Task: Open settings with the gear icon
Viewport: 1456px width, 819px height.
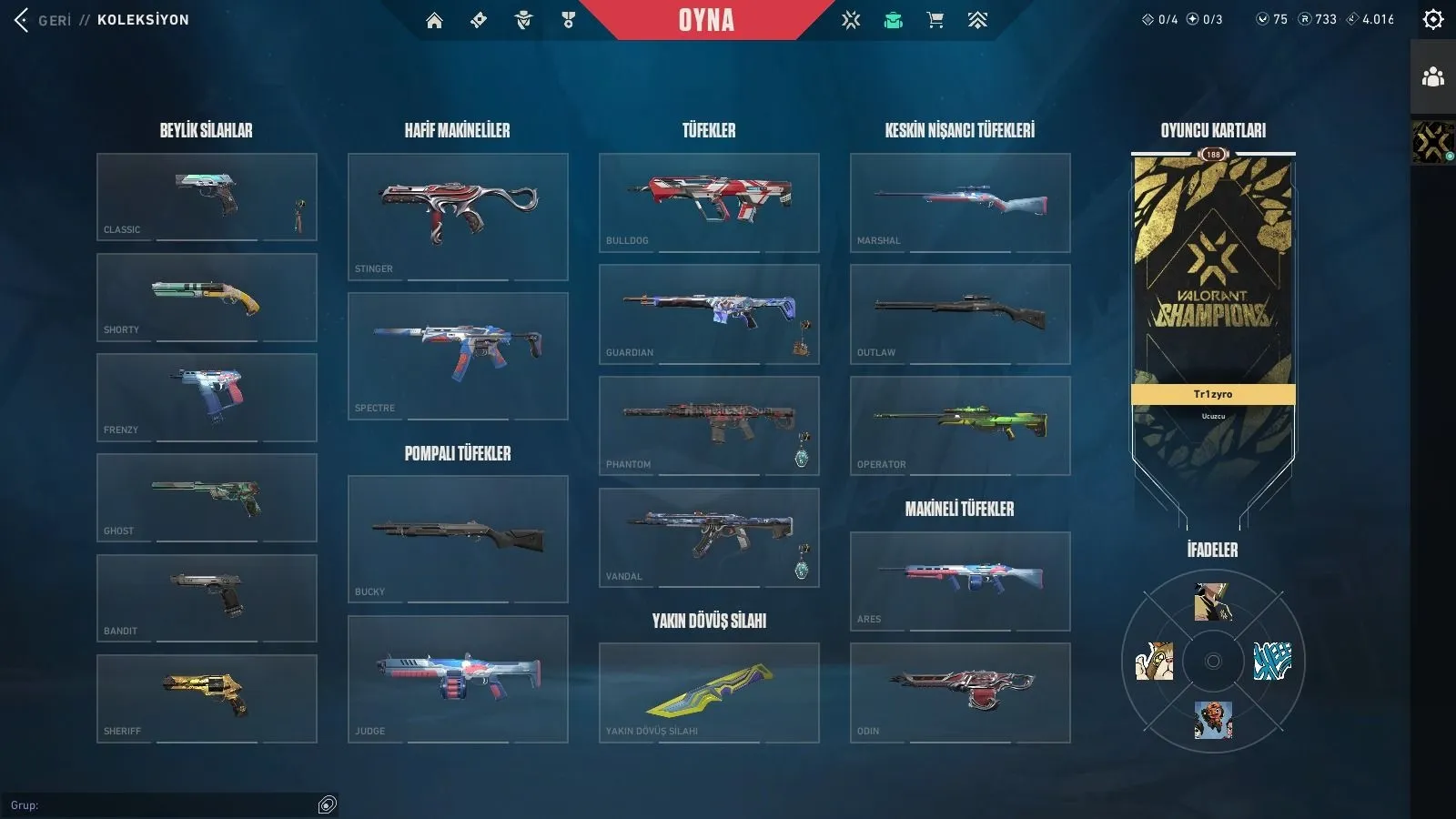Action: tap(1433, 19)
